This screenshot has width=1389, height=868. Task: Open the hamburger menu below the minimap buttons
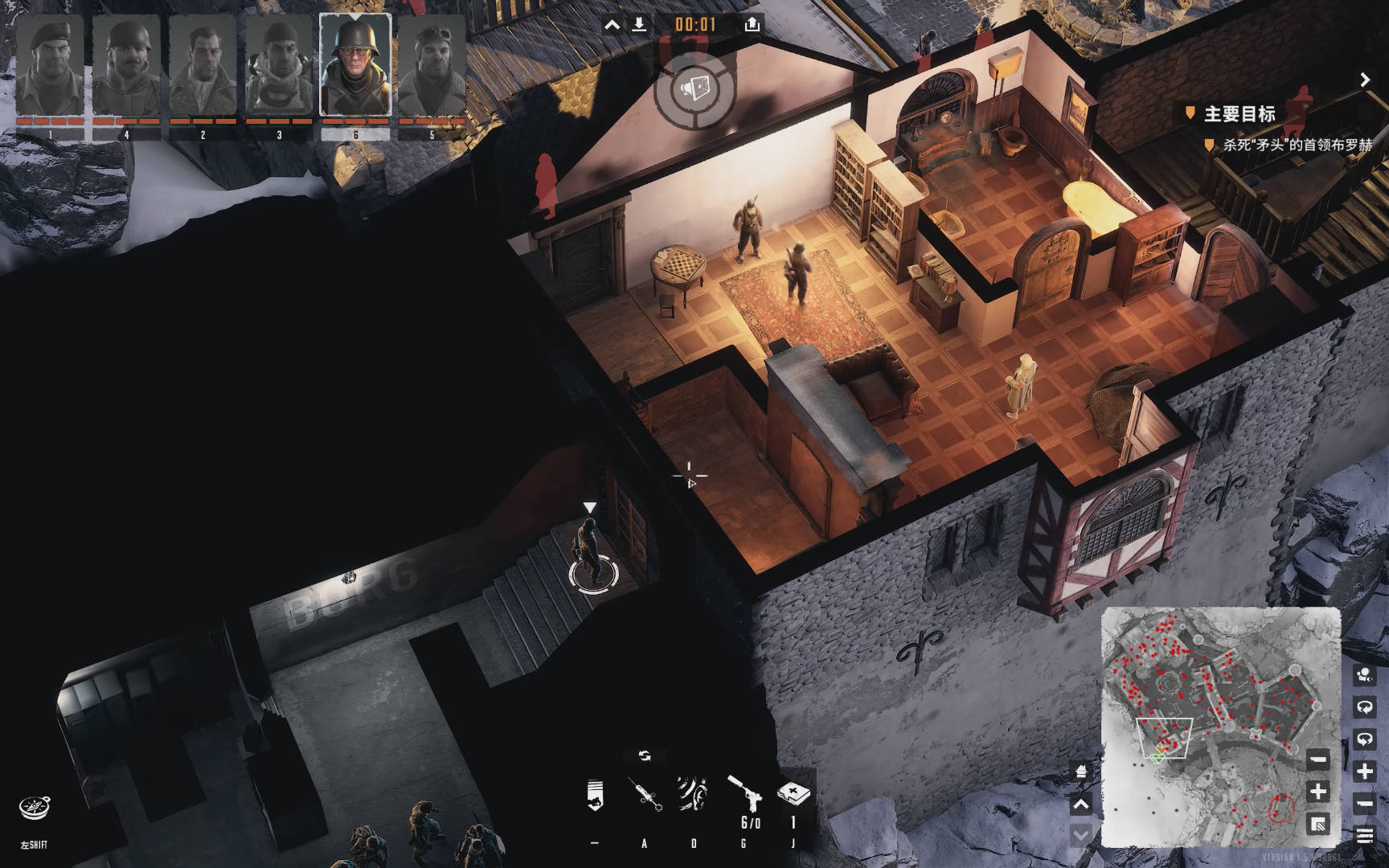[x=1364, y=835]
